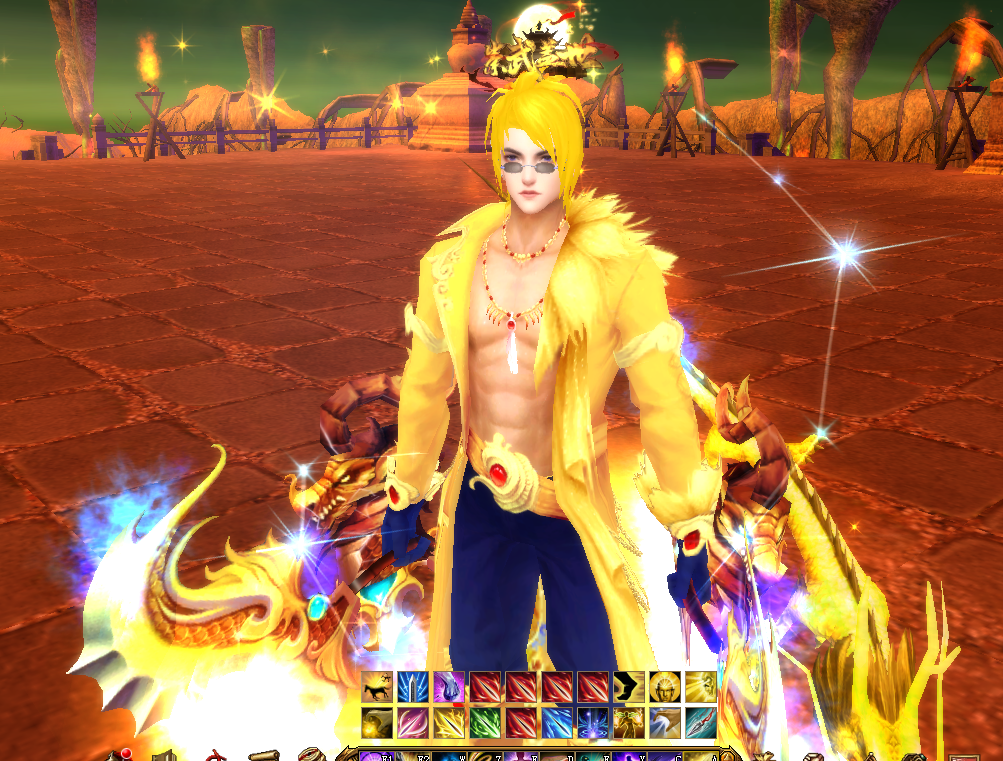Screen dimensions: 1003x761
Task: Activate the blue magic circle skill
Action: 593,723
